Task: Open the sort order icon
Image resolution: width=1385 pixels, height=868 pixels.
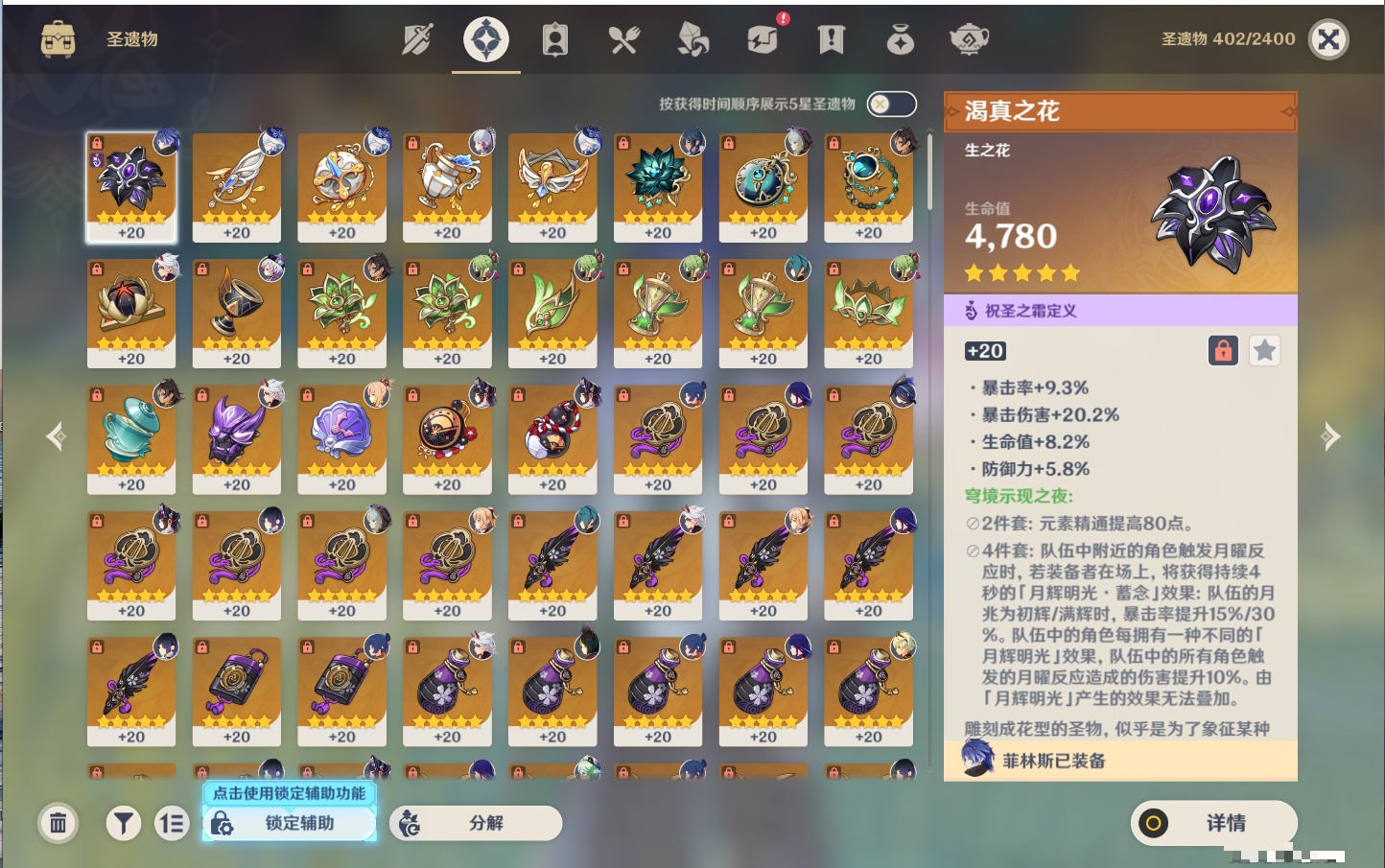Action: (173, 823)
